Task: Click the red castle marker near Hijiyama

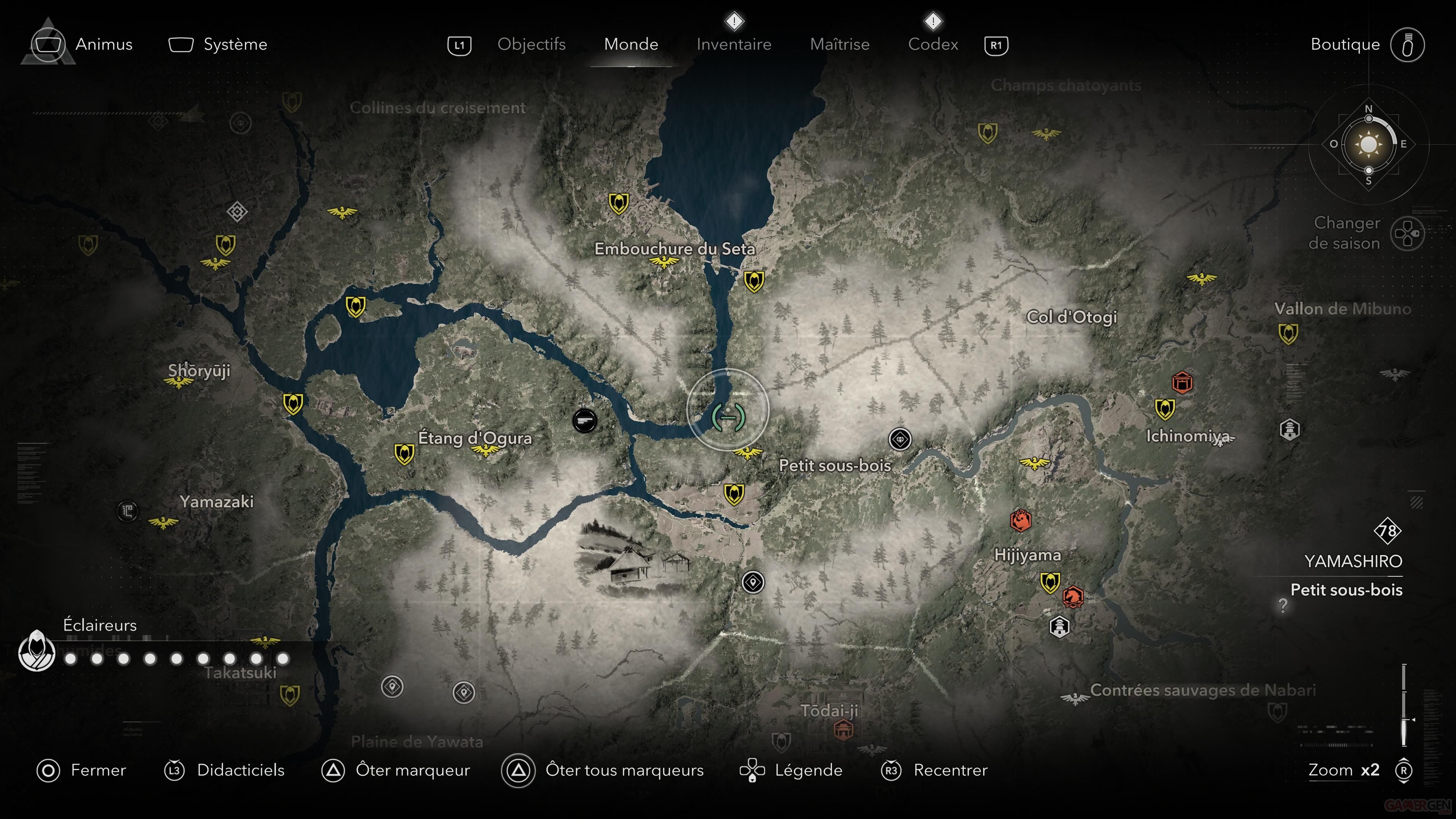Action: click(1020, 520)
